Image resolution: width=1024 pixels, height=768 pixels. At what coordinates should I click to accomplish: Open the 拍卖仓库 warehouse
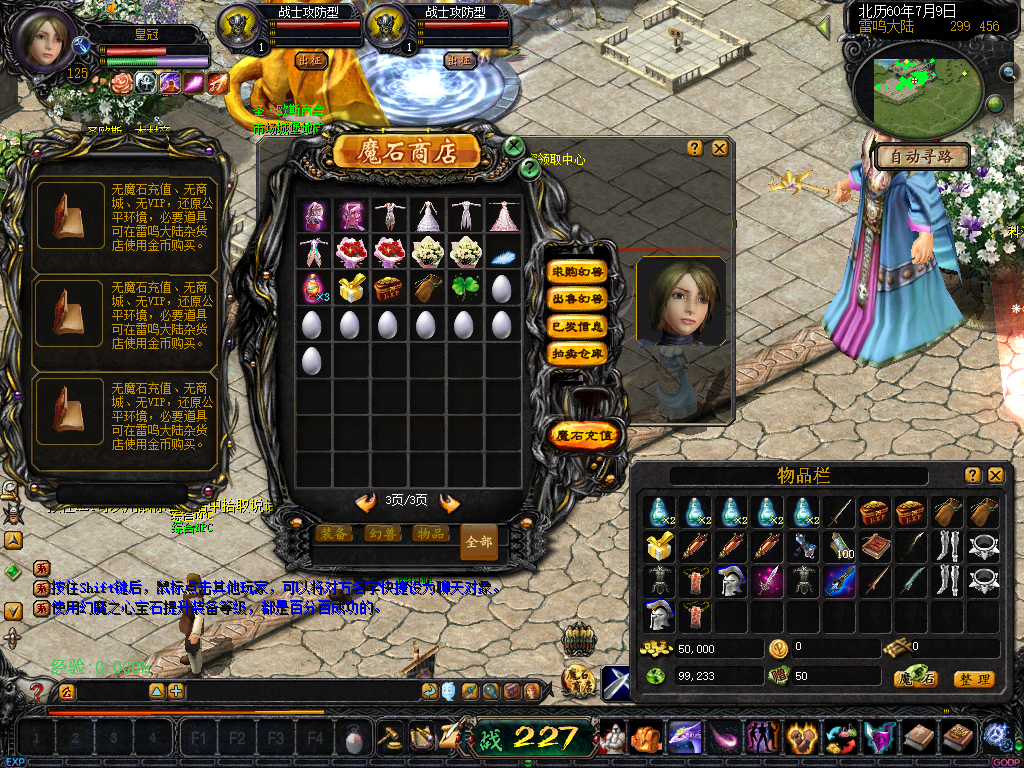pos(578,353)
